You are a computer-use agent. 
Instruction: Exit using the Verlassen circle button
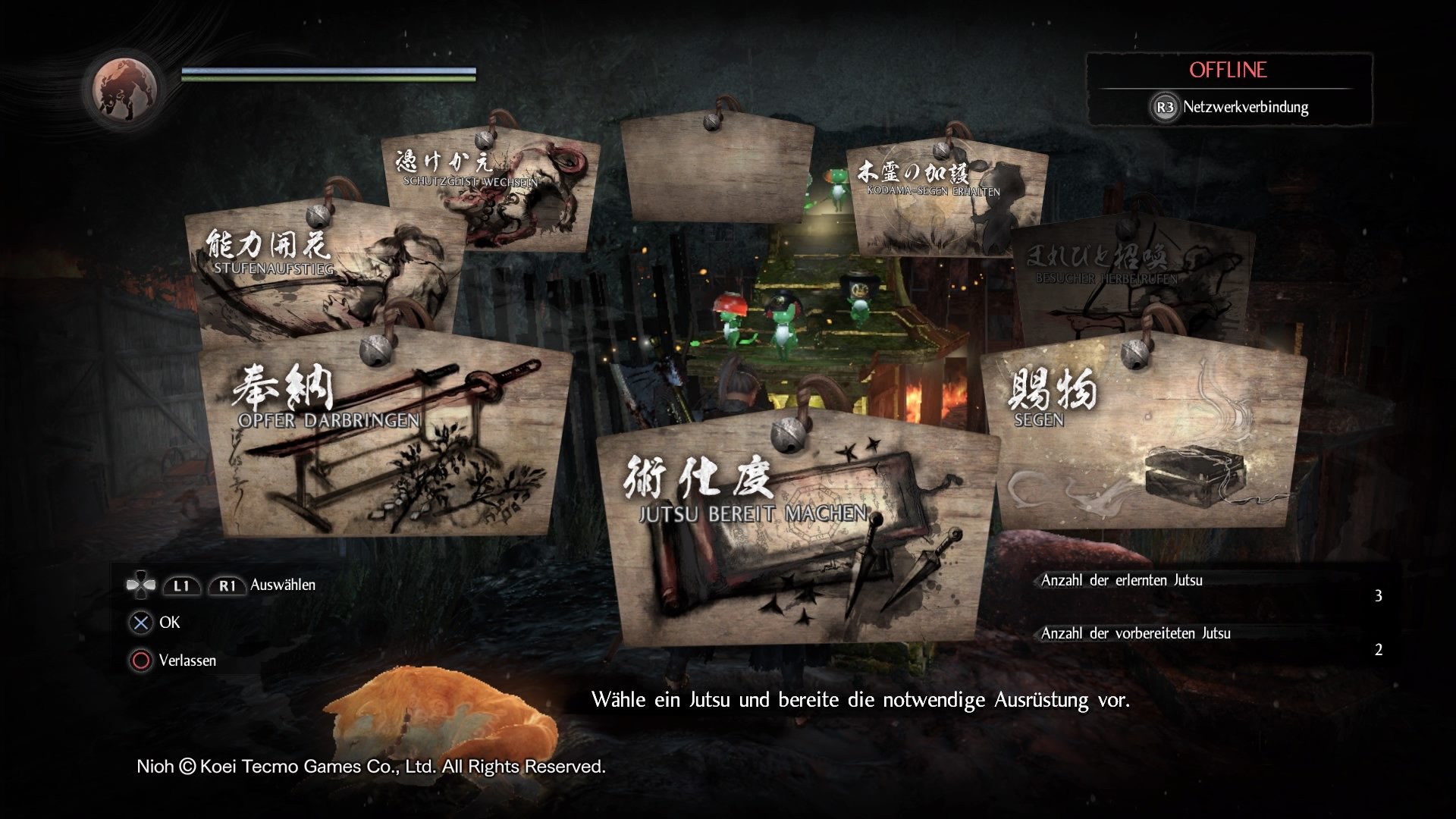point(140,661)
